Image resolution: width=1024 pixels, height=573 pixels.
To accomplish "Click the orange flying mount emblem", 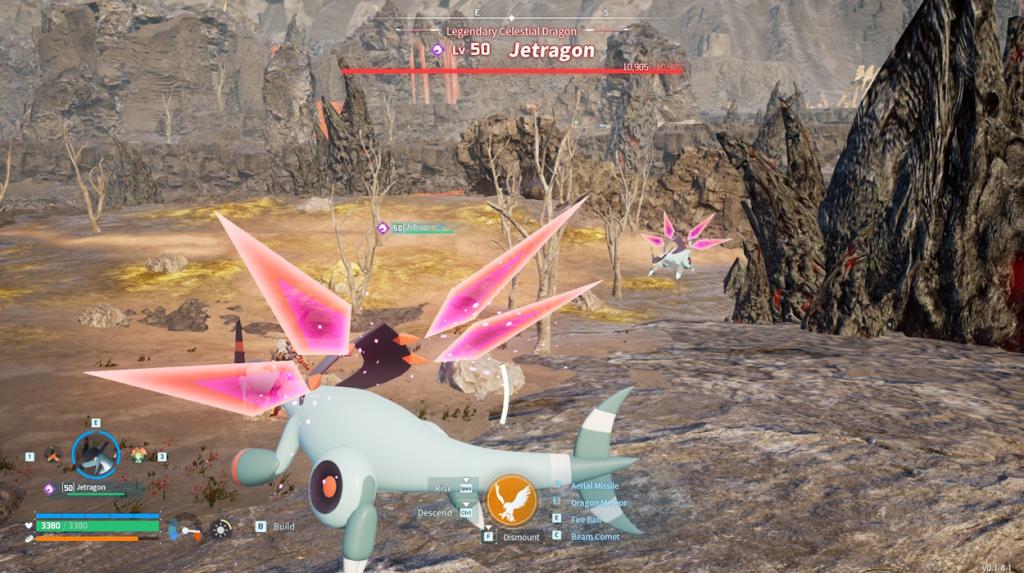I will pyautogui.click(x=511, y=499).
